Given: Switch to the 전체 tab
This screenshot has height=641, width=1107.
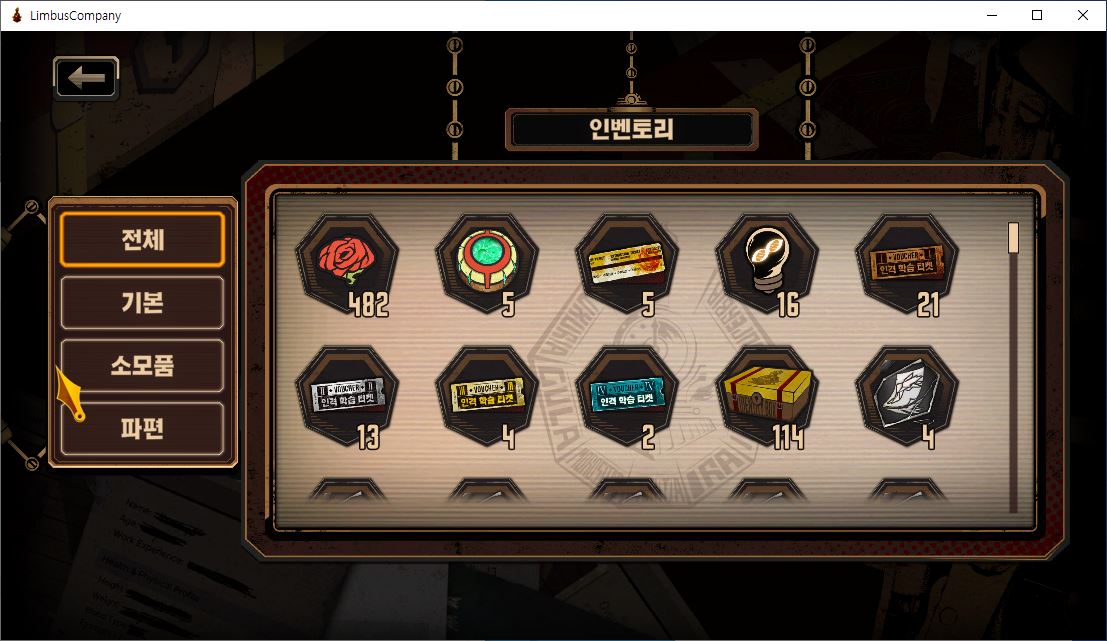Looking at the screenshot, I should (x=142, y=240).
